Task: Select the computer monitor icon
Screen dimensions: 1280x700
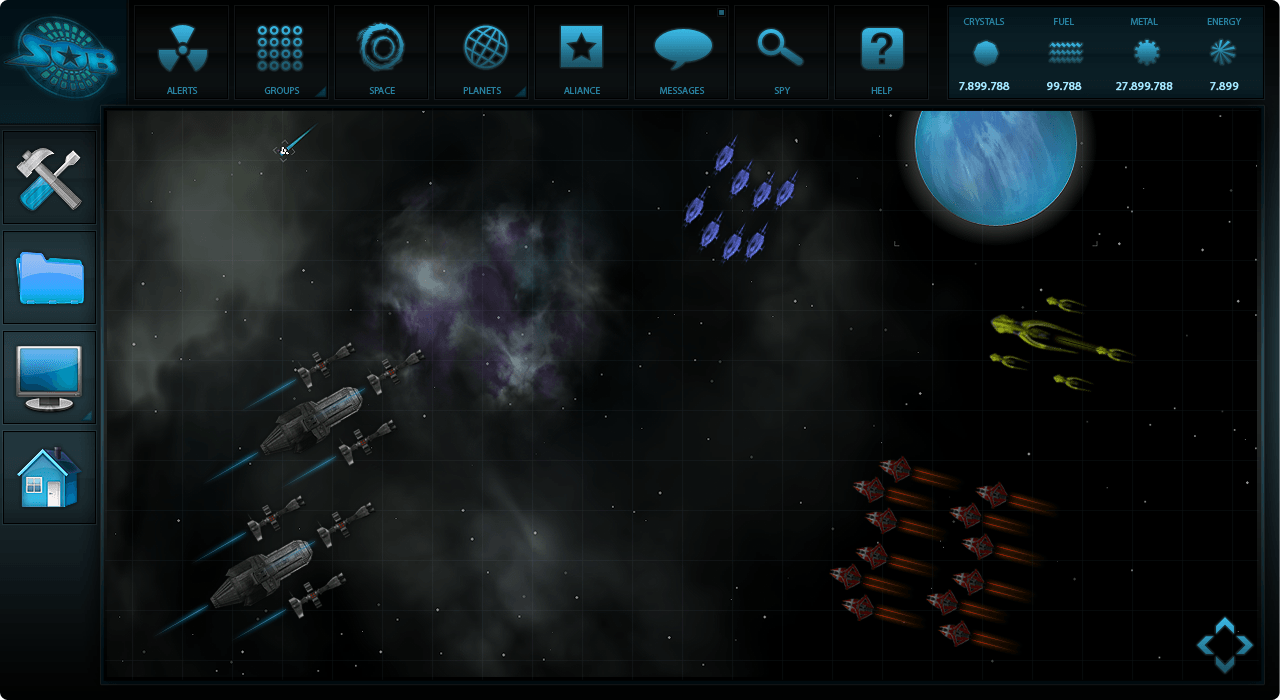Action: click(50, 377)
